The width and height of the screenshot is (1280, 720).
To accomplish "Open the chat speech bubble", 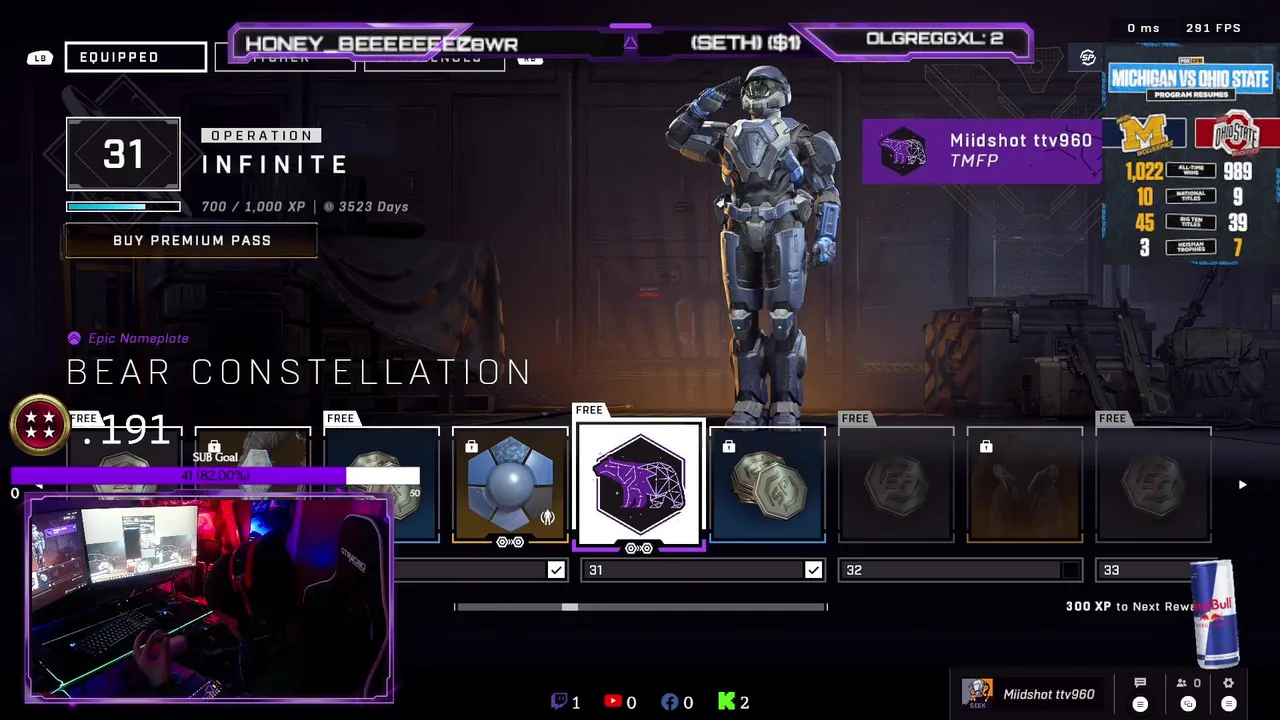I will click(x=1140, y=684).
